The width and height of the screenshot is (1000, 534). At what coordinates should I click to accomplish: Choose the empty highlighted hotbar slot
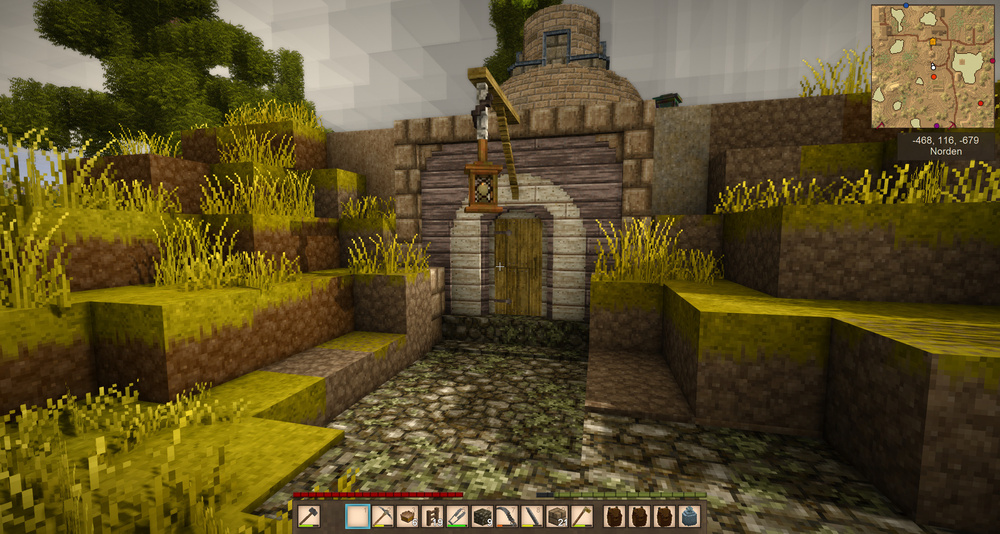(x=357, y=516)
